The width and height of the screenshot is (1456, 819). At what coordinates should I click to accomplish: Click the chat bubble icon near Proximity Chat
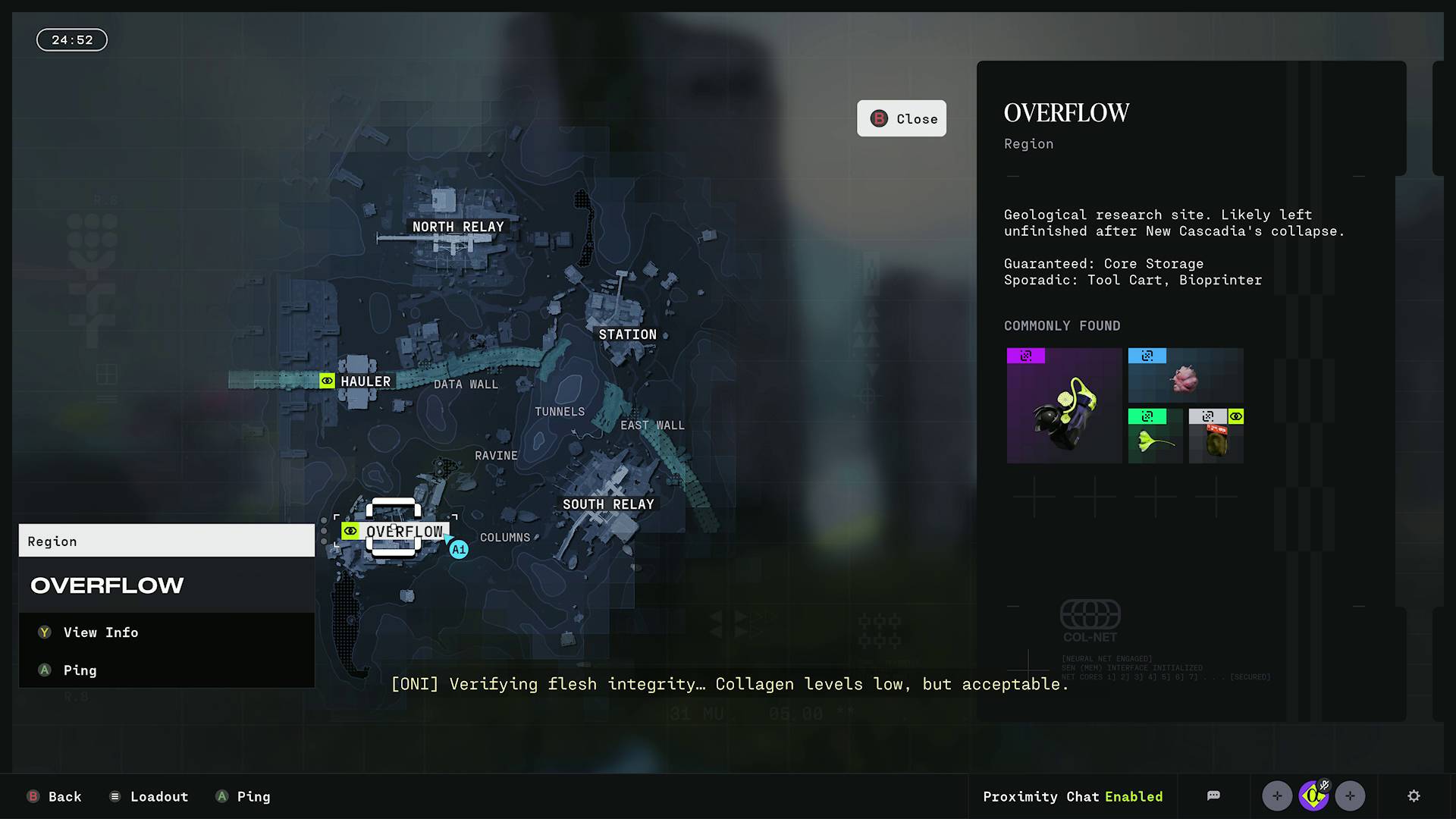pyautogui.click(x=1213, y=795)
